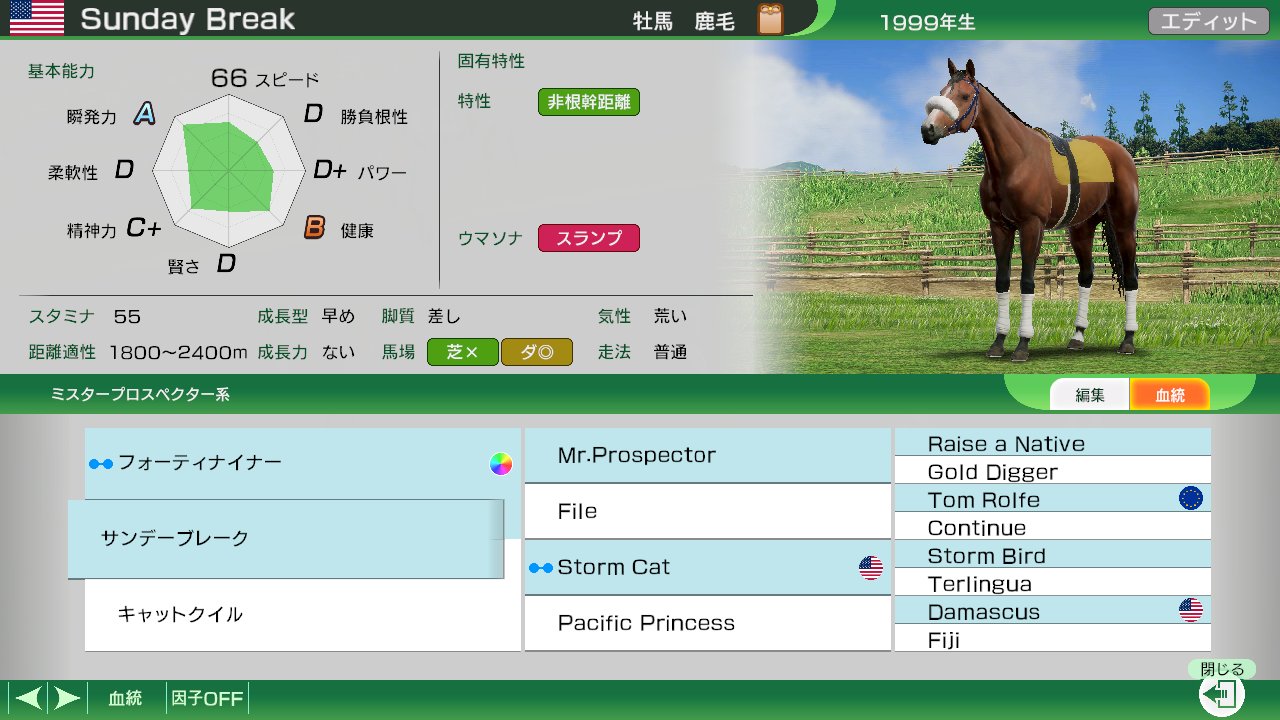
Task: Select File in the pedigree tree
Action: click(x=706, y=512)
